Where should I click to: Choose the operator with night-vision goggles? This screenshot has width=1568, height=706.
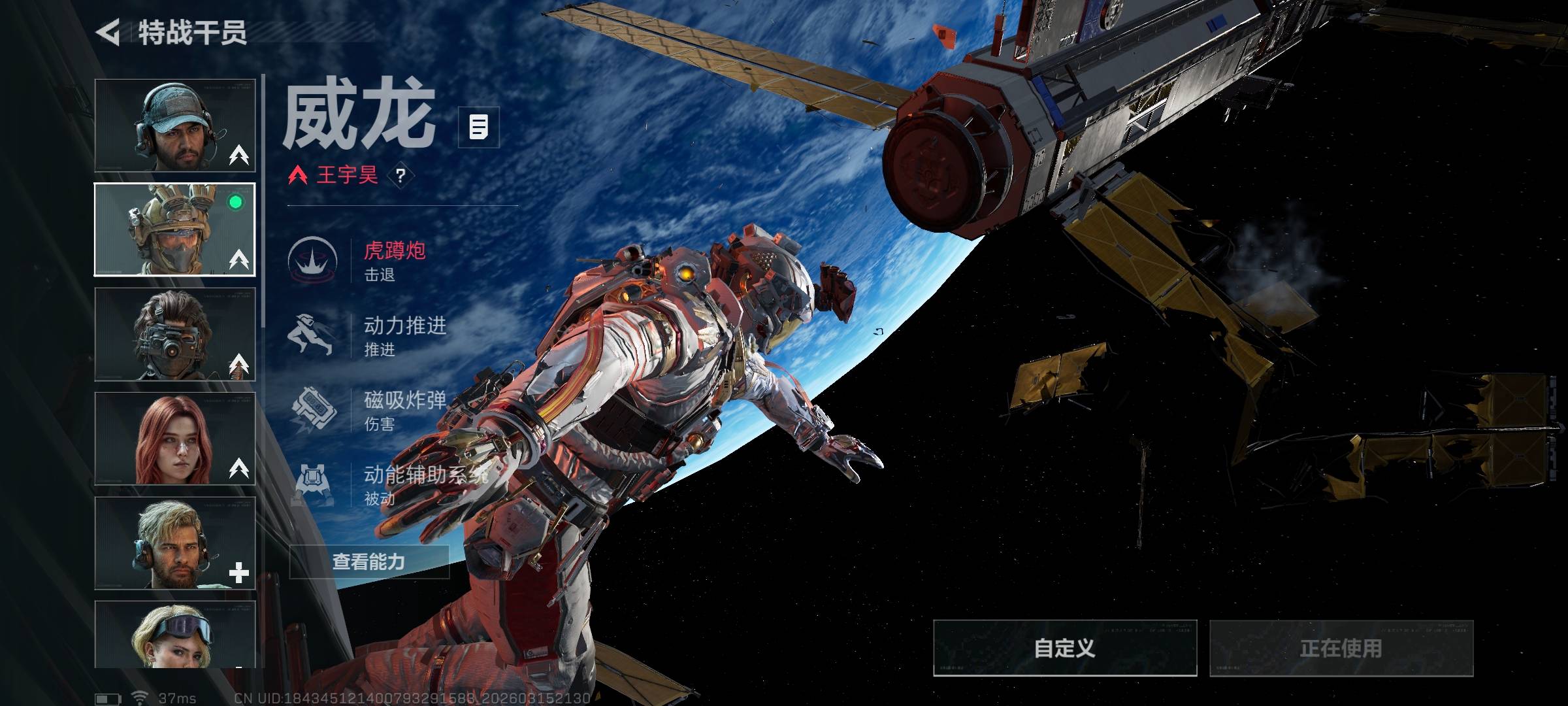point(175,334)
